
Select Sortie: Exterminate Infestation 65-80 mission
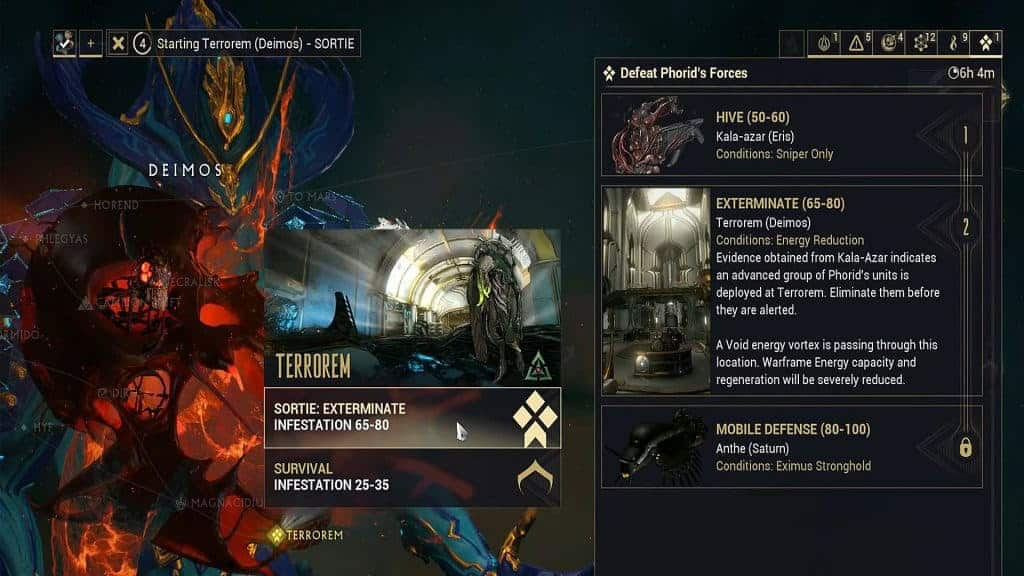pyautogui.click(x=411, y=417)
